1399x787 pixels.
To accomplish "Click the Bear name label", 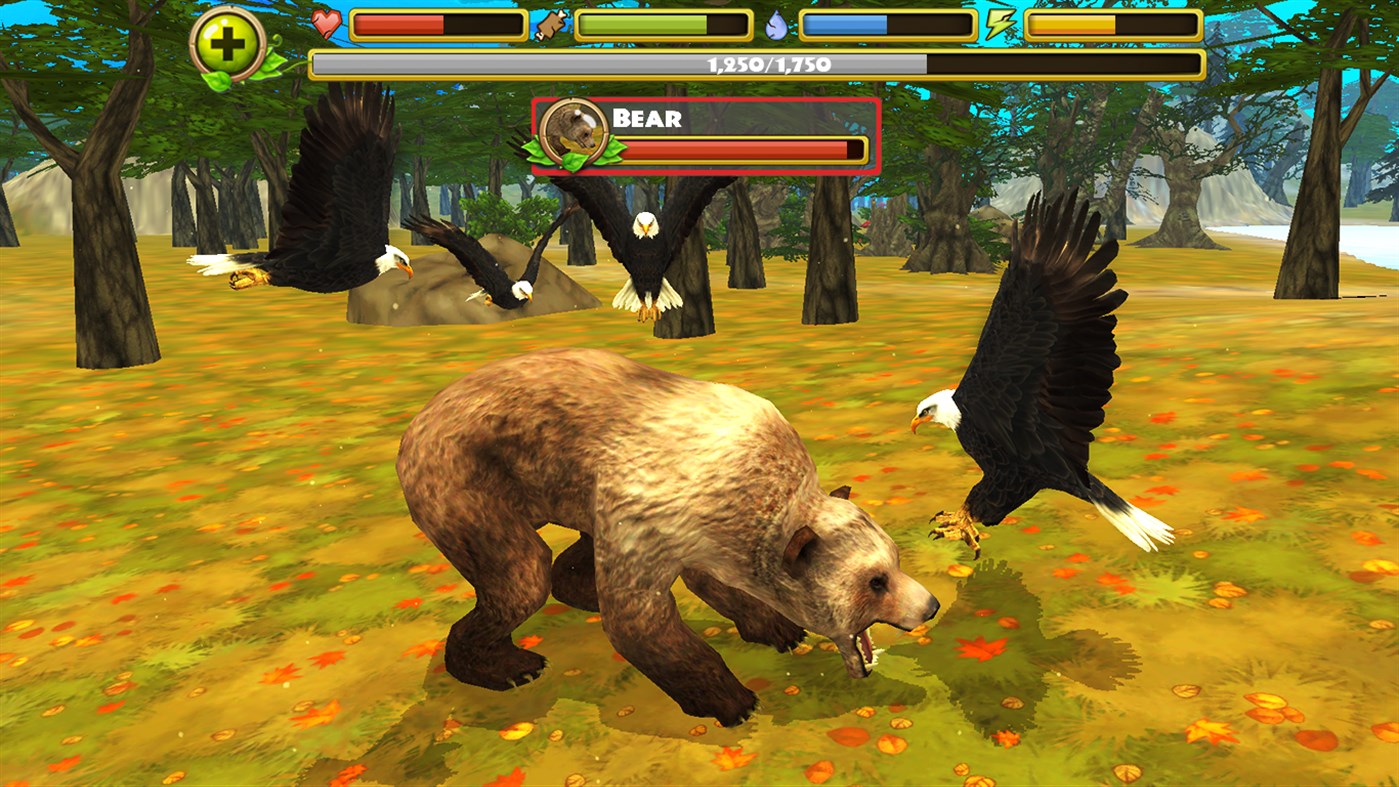I will point(648,119).
